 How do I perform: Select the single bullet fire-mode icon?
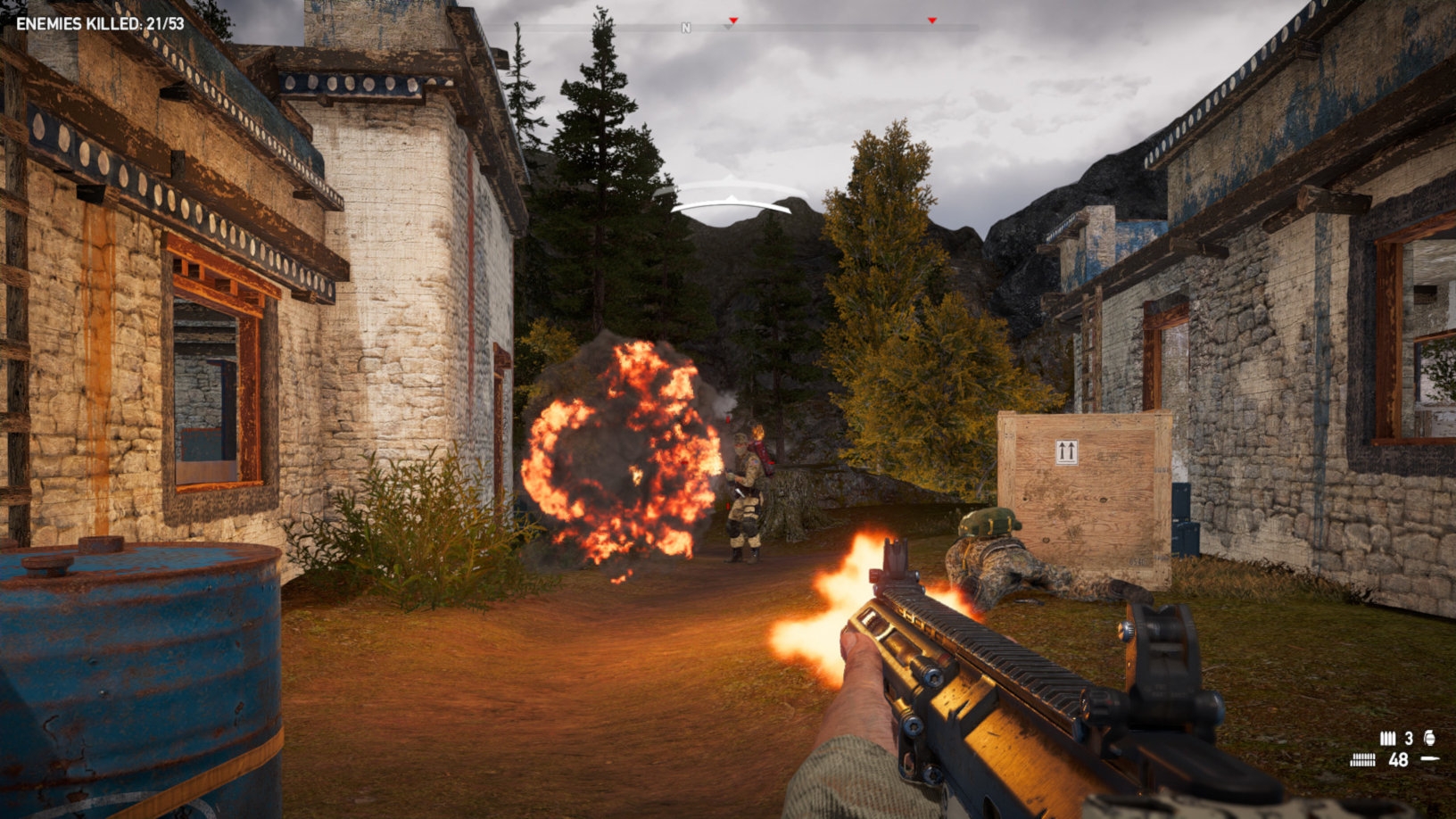tap(1430, 759)
